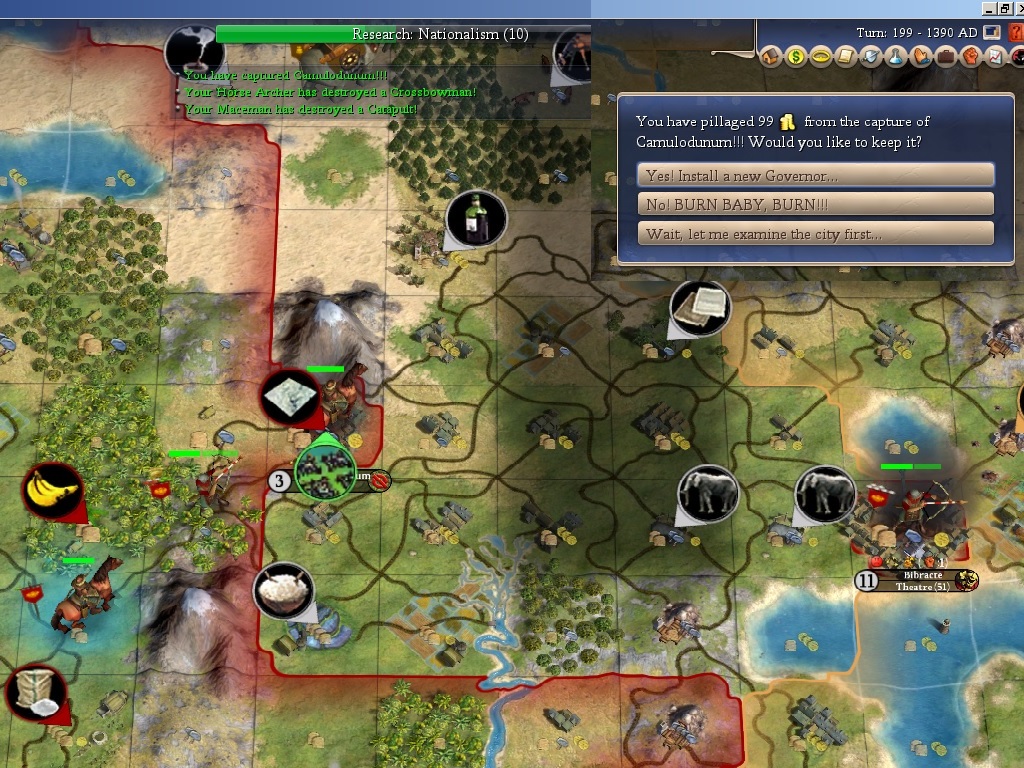Choose 'Yes! Install a new Governor...'
Viewport: 1024px width, 768px height.
coord(815,175)
